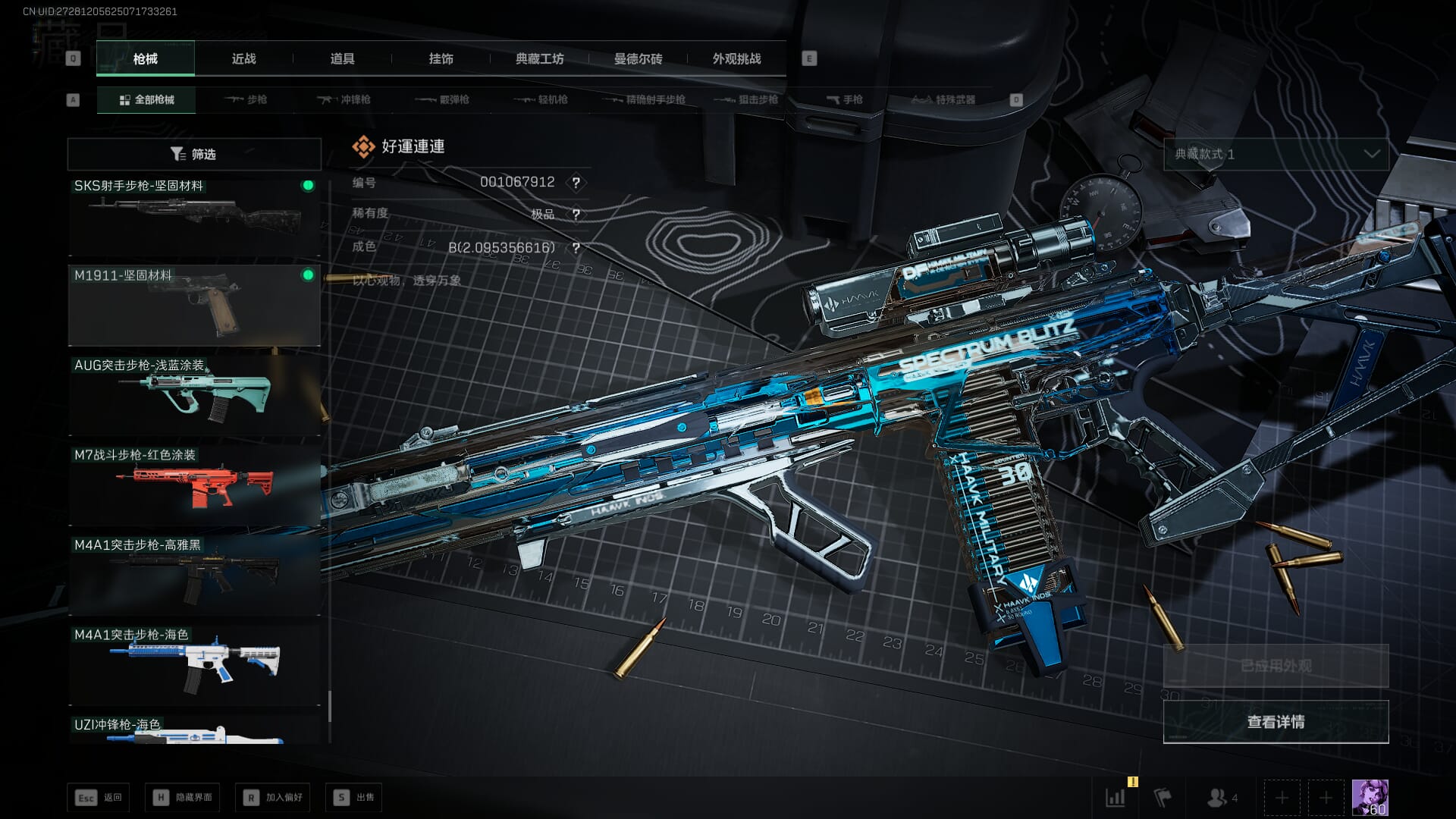Open the purple player avatar profile
Viewport: 1456px width, 819px height.
click(1370, 798)
